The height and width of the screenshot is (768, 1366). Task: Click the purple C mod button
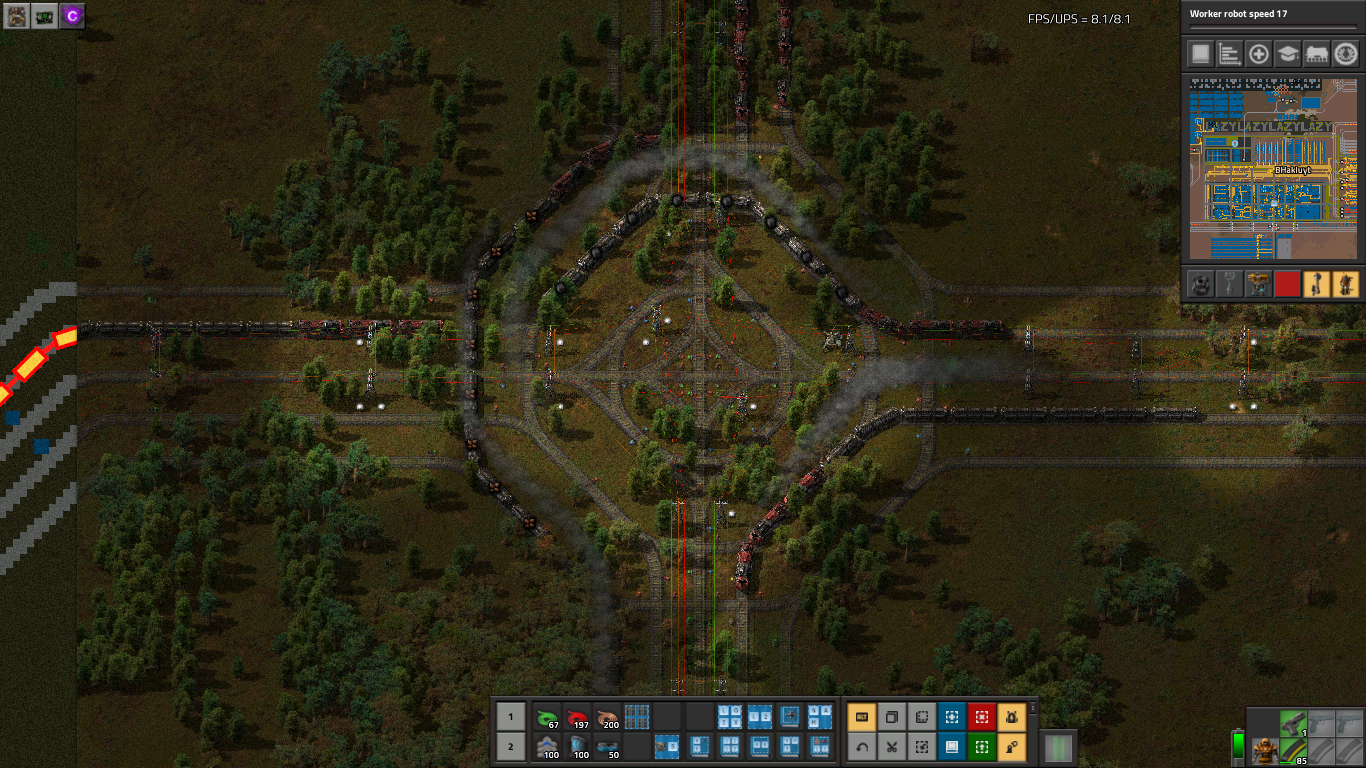72,15
